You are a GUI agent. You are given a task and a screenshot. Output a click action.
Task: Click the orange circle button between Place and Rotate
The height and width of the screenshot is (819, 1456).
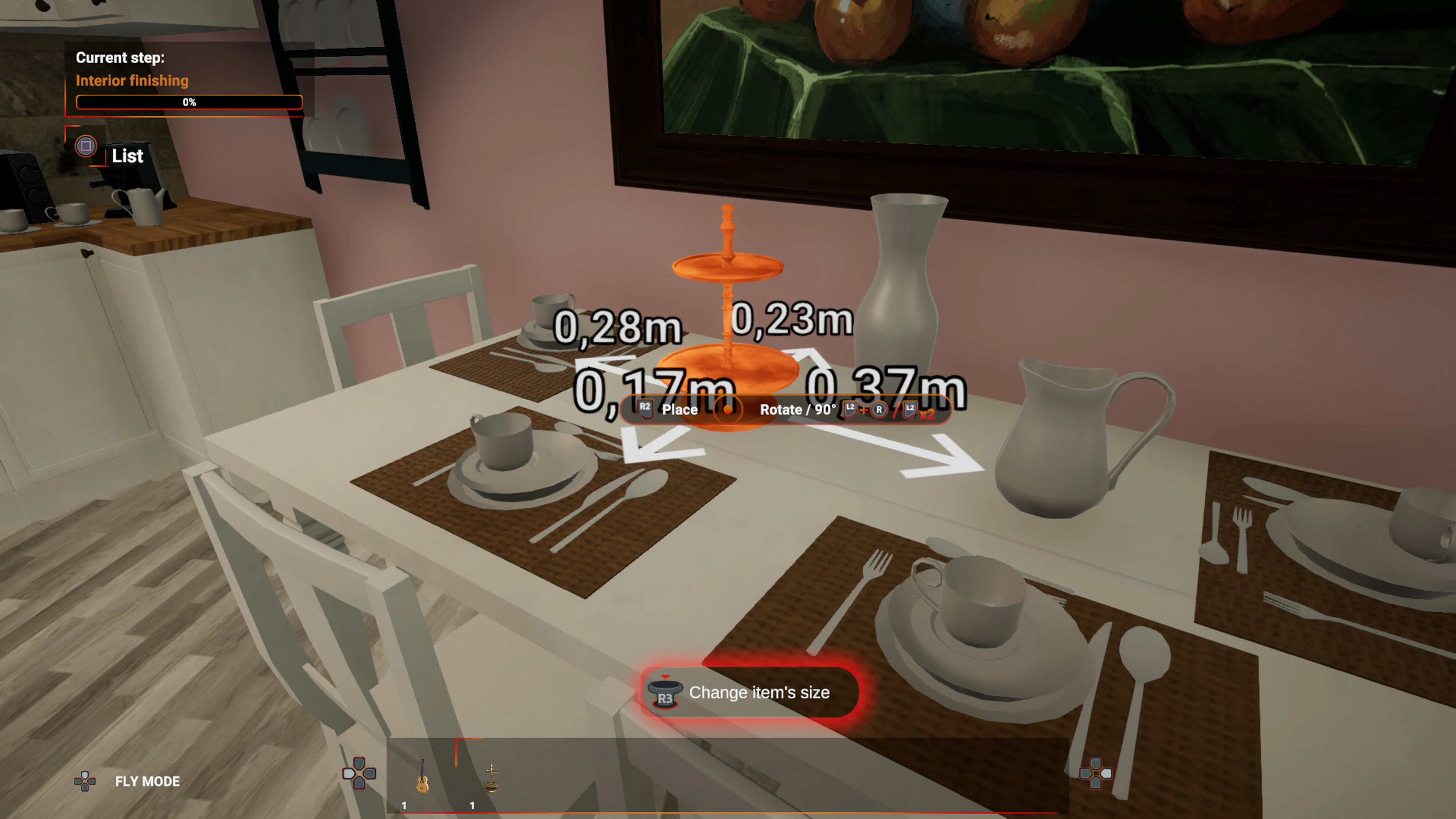click(728, 410)
